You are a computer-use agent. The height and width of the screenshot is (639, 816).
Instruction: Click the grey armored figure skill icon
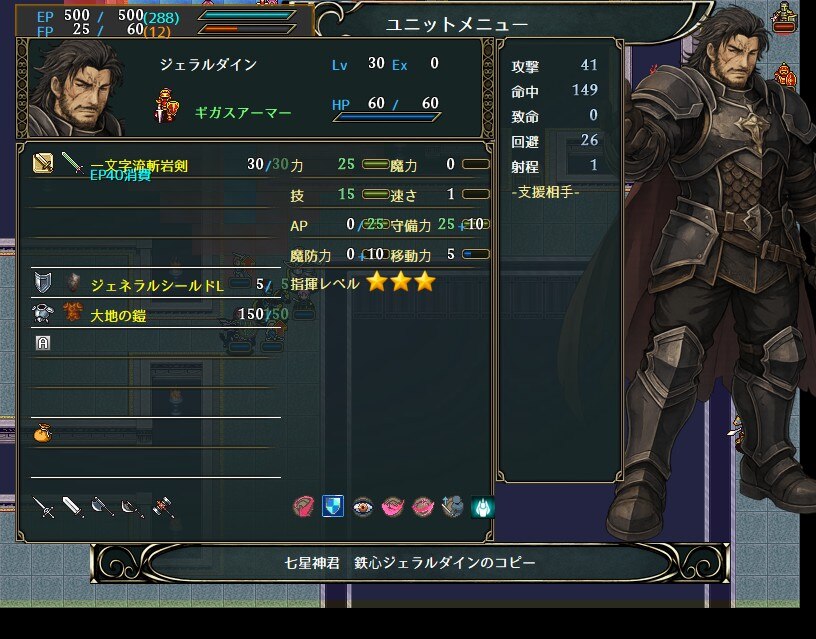(453, 507)
